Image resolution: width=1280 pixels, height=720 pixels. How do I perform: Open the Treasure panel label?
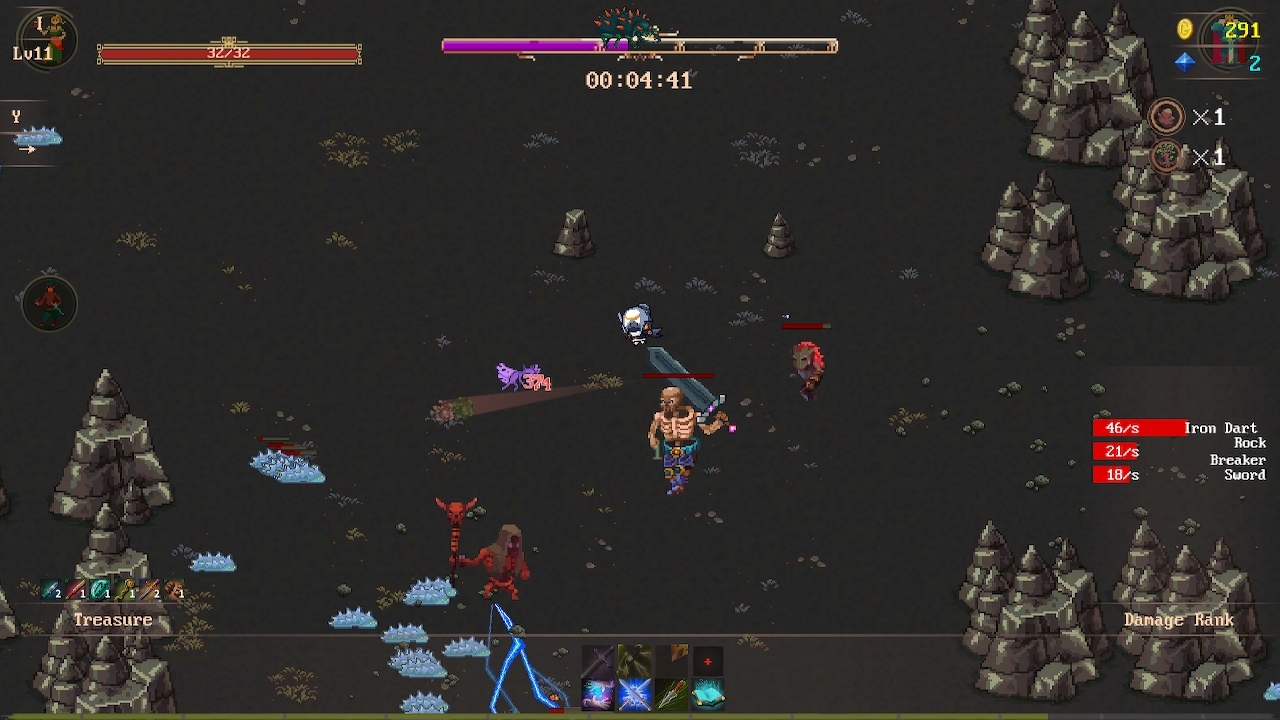[x=113, y=619]
